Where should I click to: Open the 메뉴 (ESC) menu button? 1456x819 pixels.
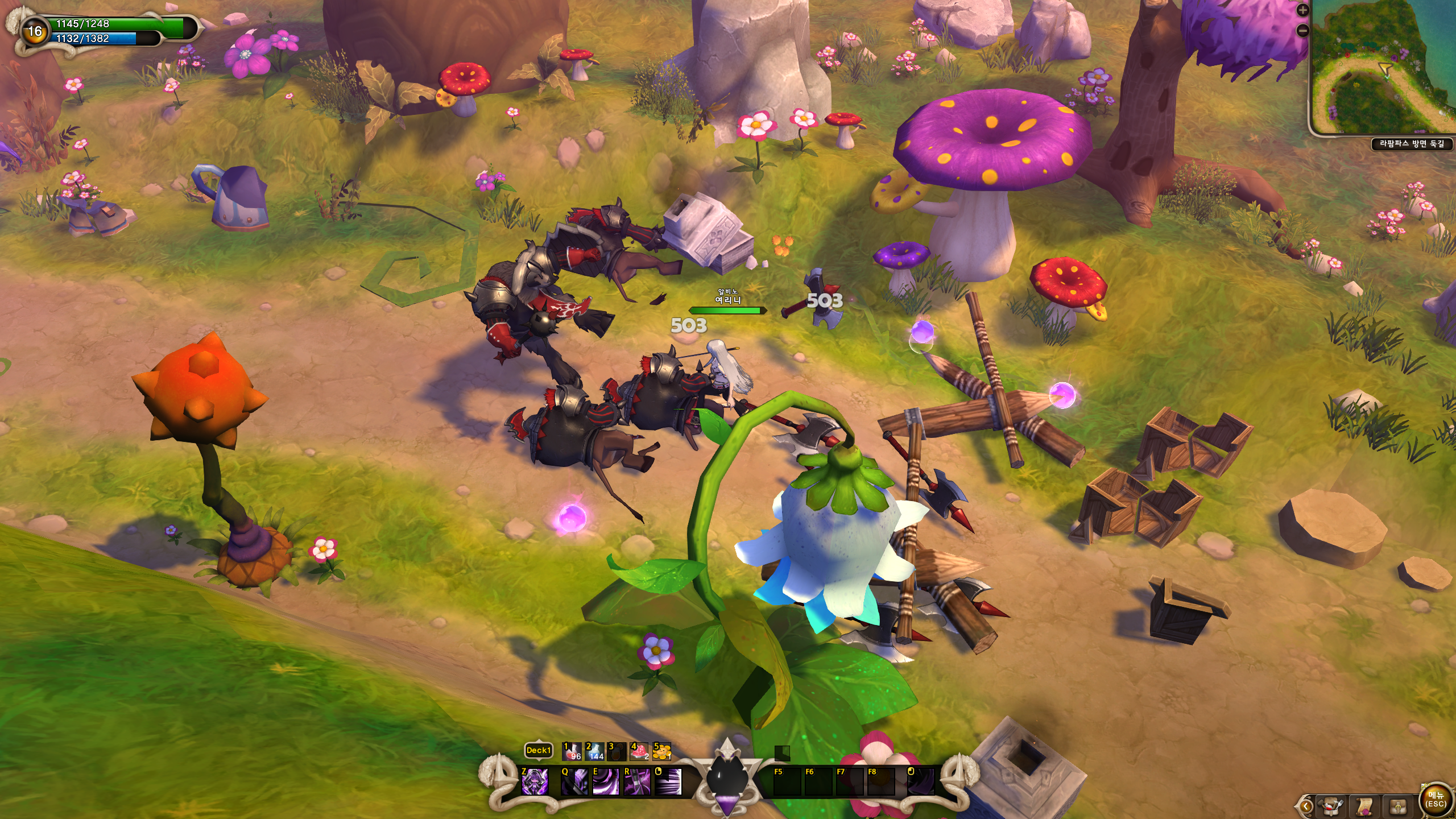(x=1435, y=799)
